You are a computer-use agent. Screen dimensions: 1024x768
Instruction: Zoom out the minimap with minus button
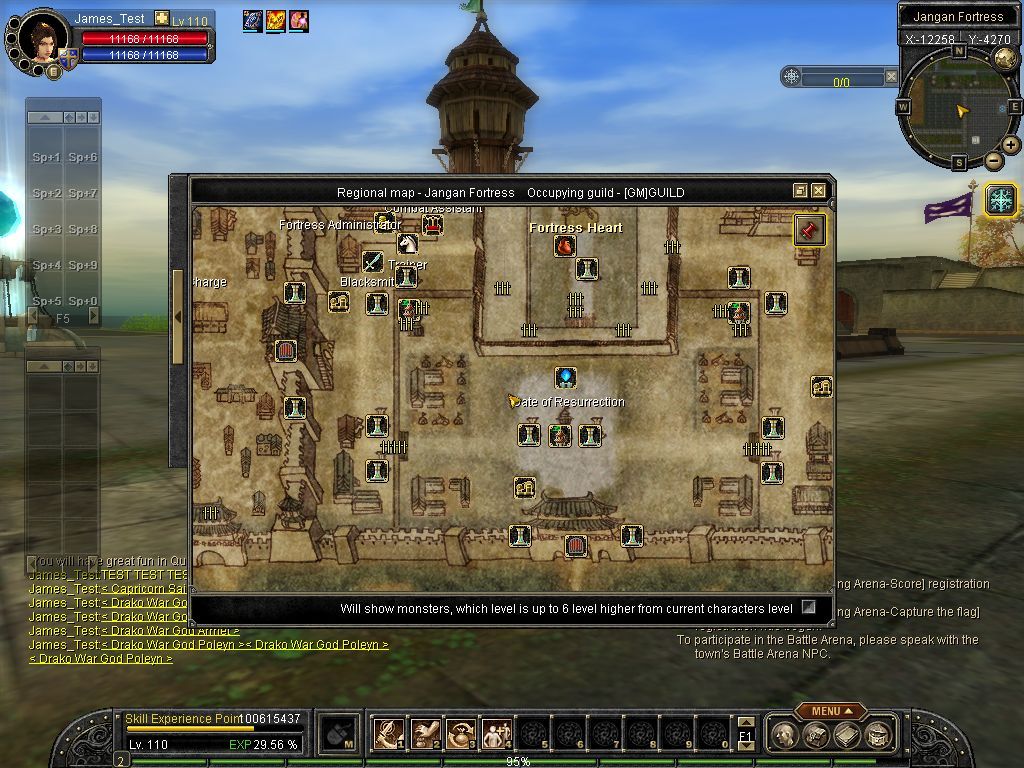993,160
